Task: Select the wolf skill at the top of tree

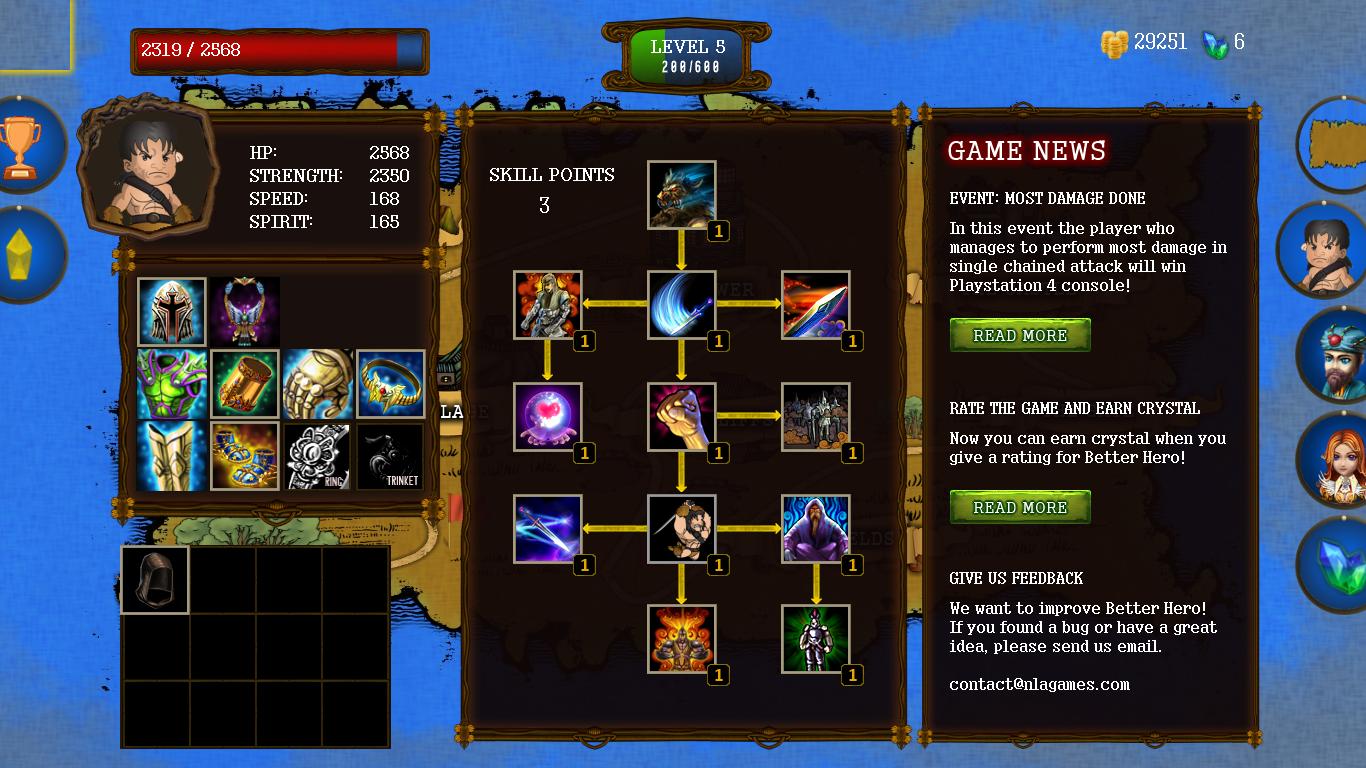Action: 682,195
